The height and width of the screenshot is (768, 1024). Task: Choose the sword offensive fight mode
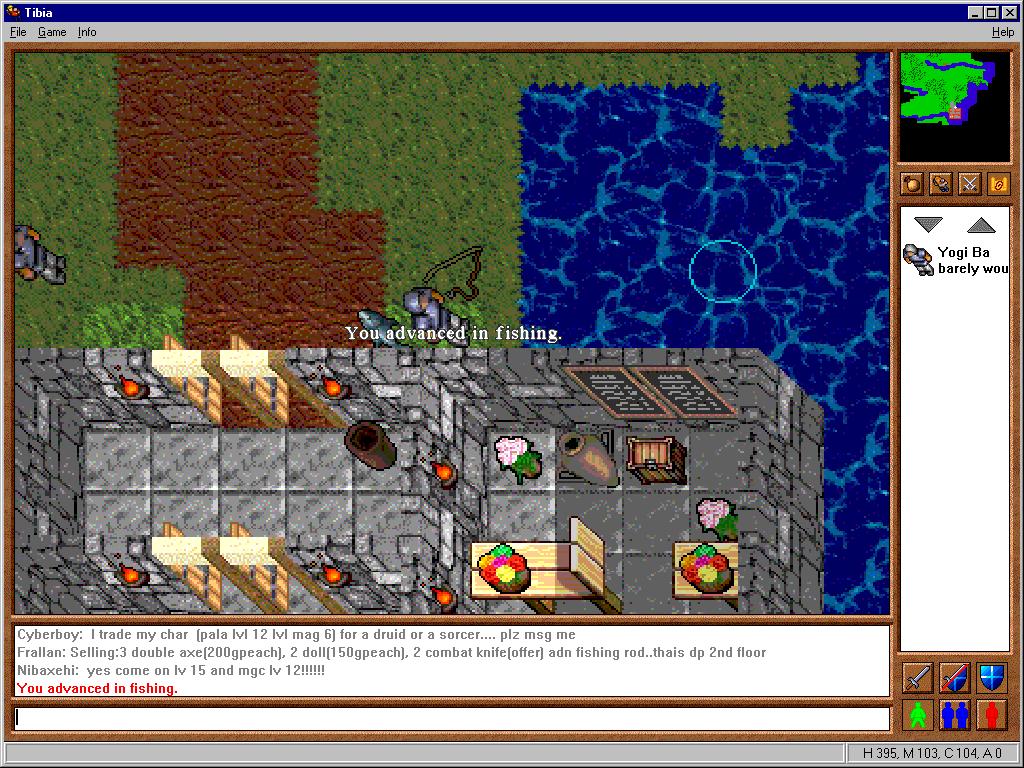pos(918,678)
